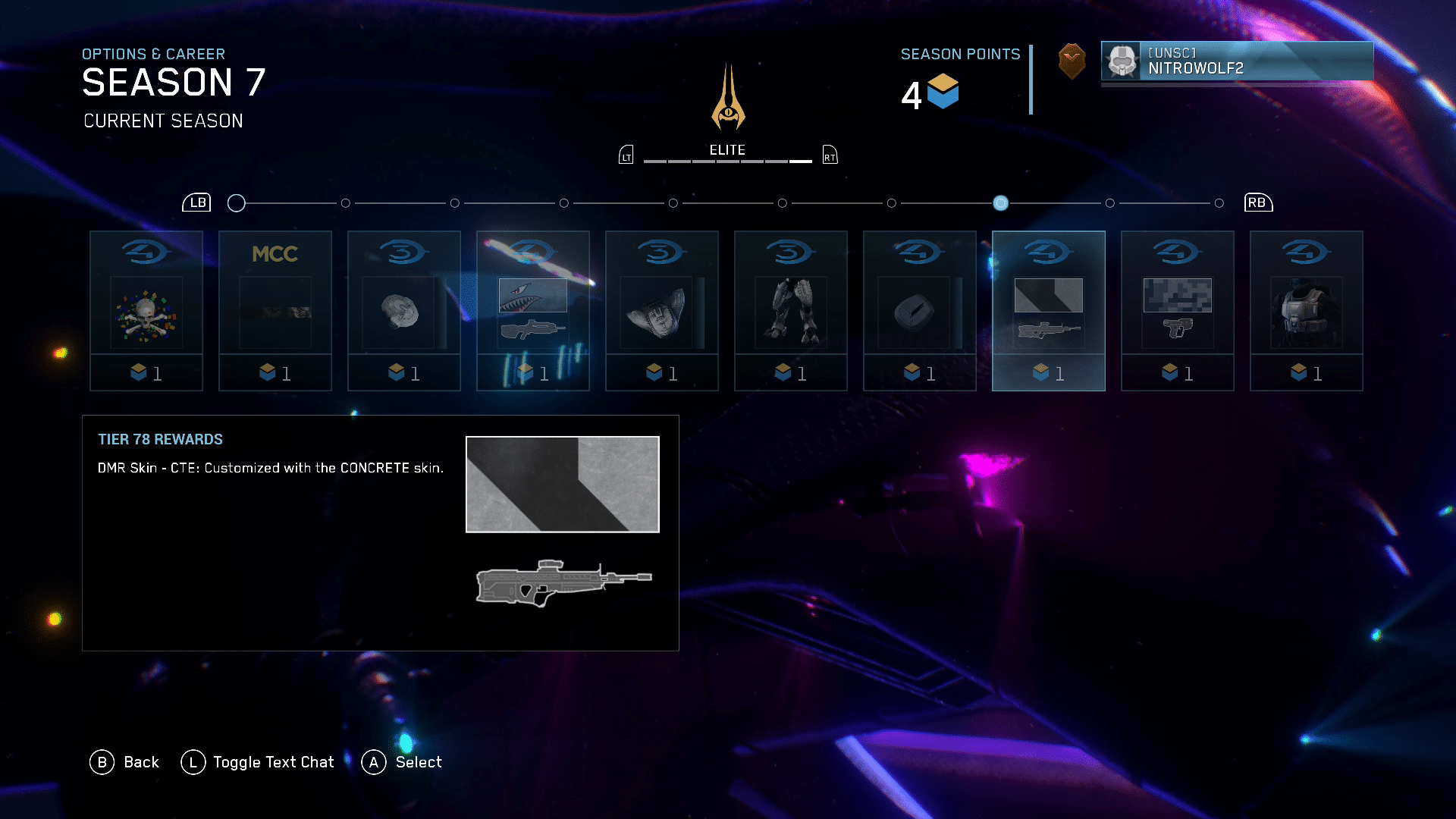Select the concrete DMR skin tile
This screenshot has height=819, width=1456.
[1049, 311]
